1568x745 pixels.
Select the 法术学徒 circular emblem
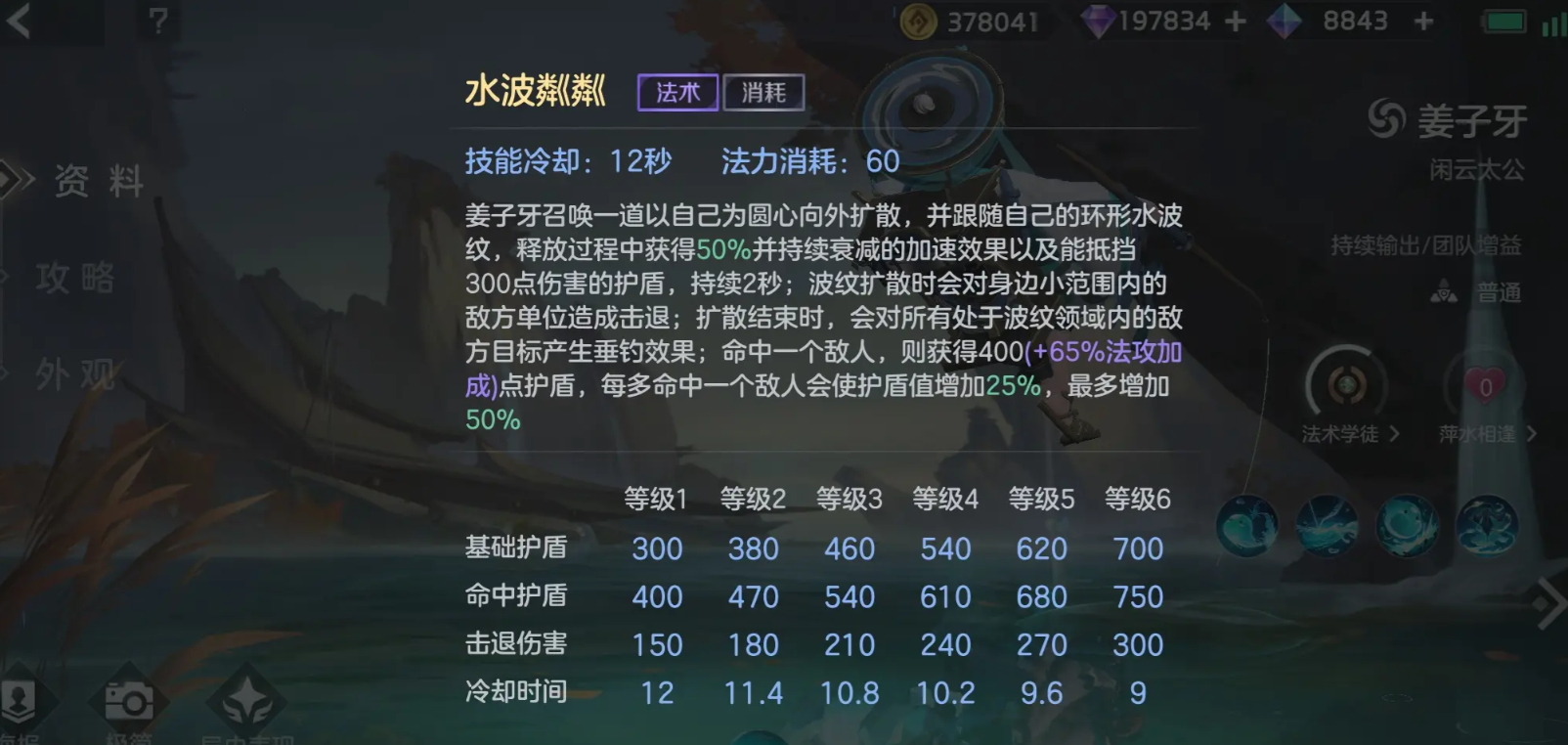(1348, 384)
